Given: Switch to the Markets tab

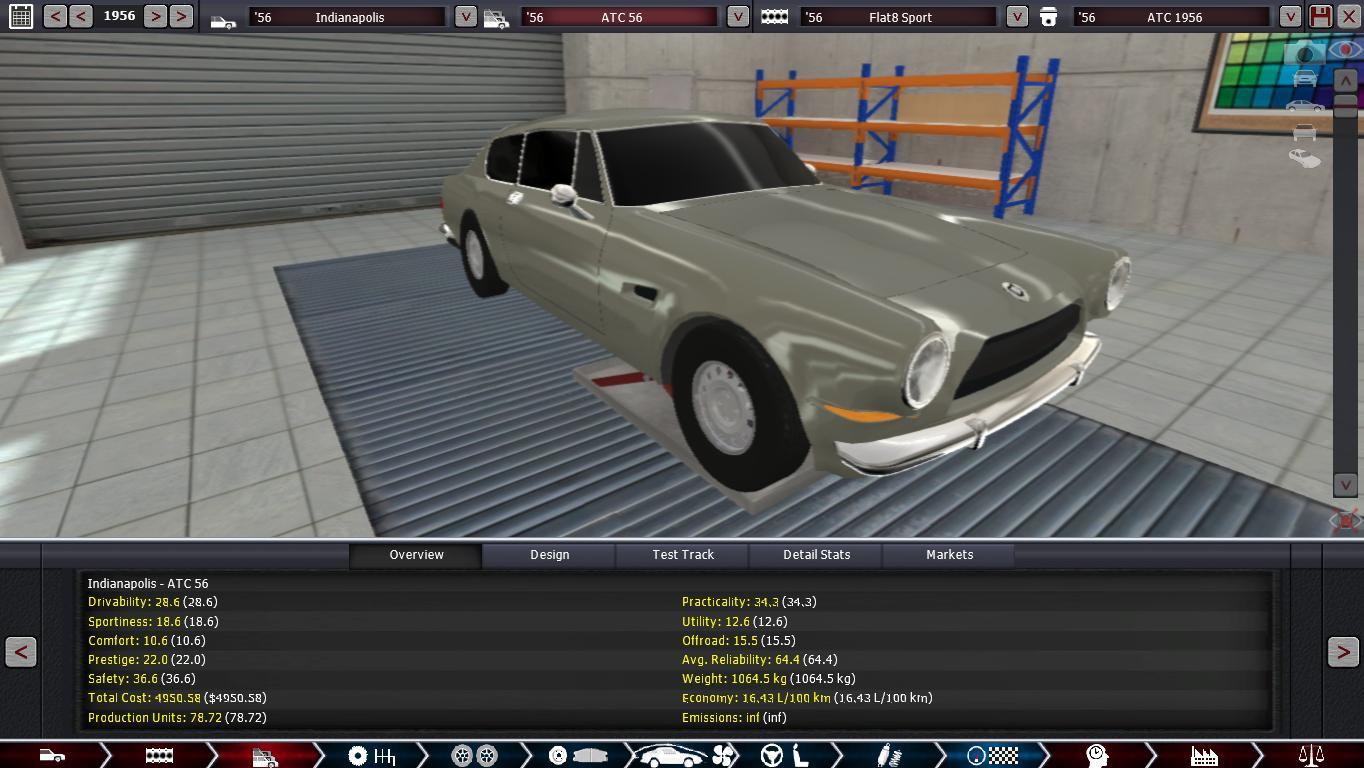Looking at the screenshot, I should tap(949, 555).
